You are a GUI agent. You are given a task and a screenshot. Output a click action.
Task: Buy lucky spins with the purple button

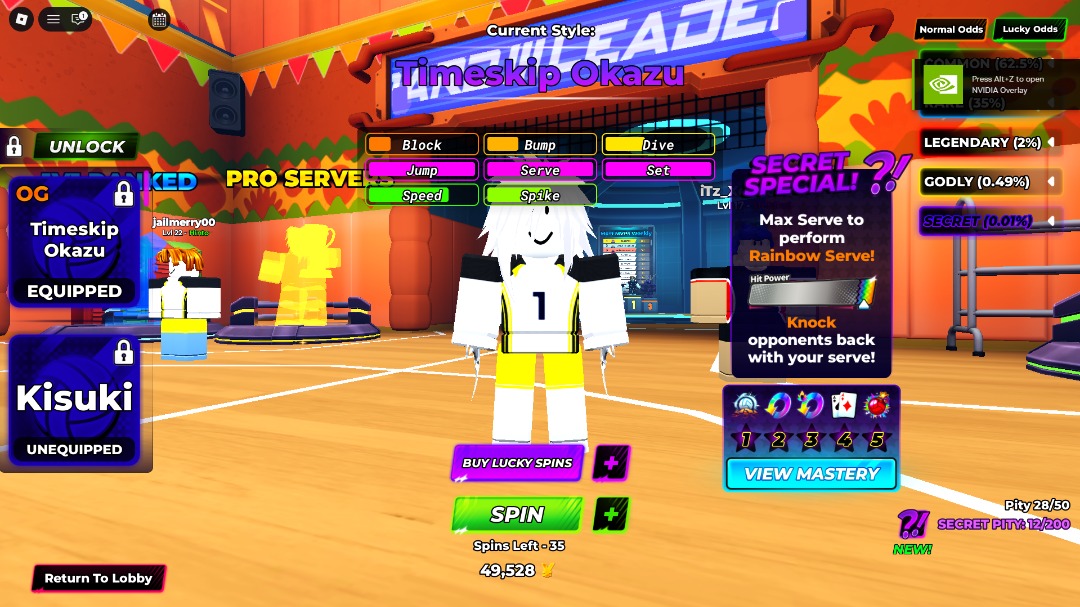coord(517,463)
